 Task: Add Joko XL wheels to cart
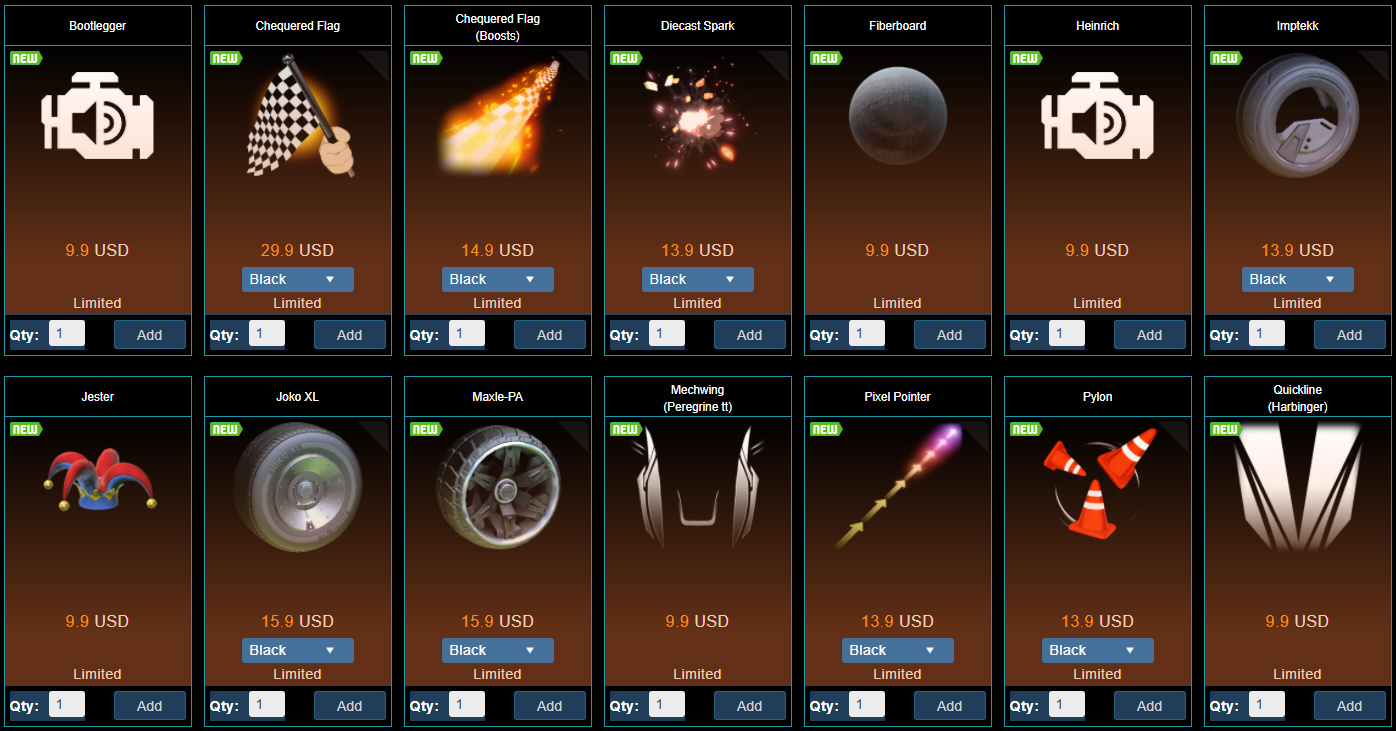pos(349,706)
